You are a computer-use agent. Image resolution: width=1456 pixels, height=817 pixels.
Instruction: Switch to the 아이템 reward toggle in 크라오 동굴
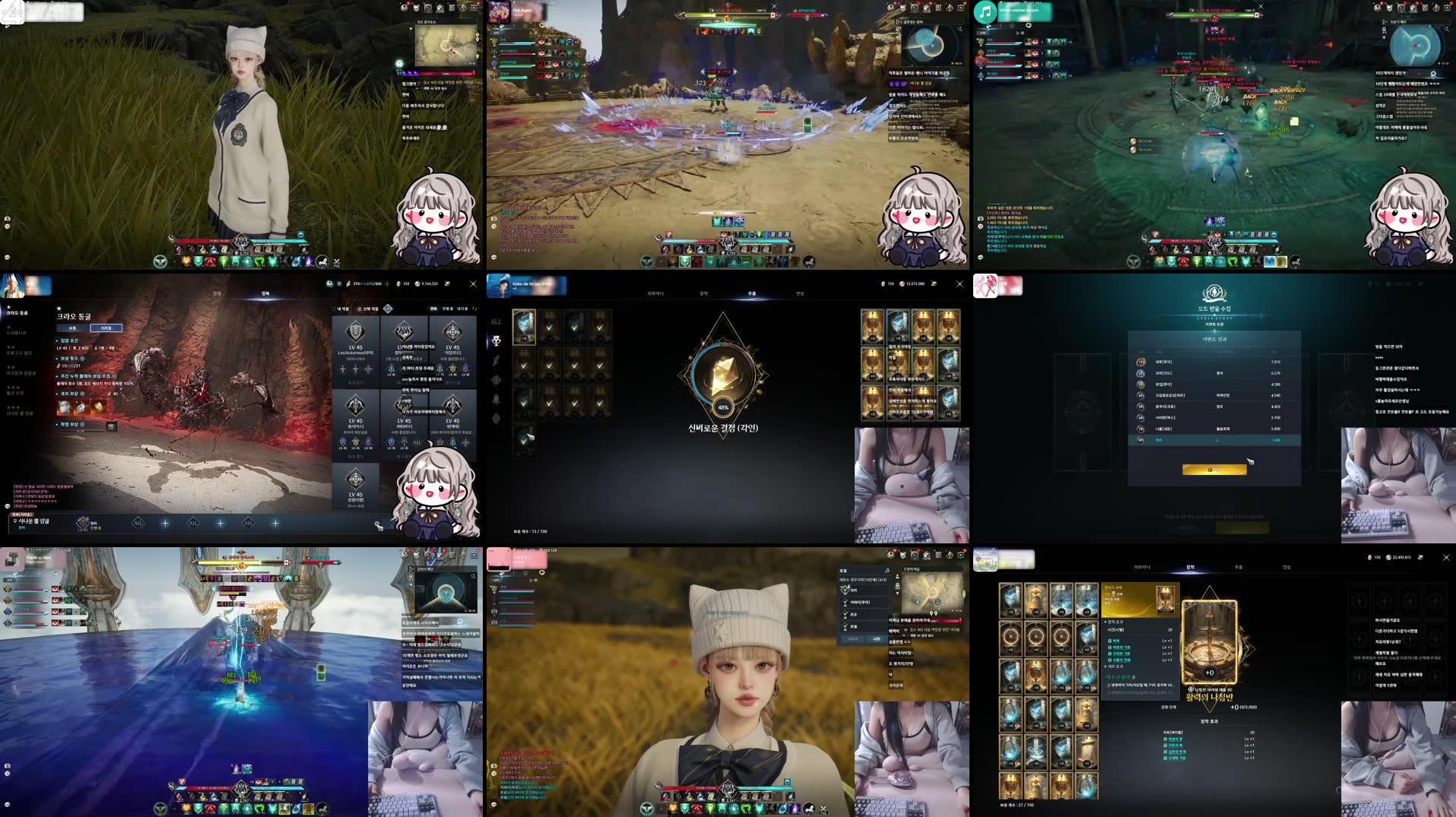click(x=106, y=328)
